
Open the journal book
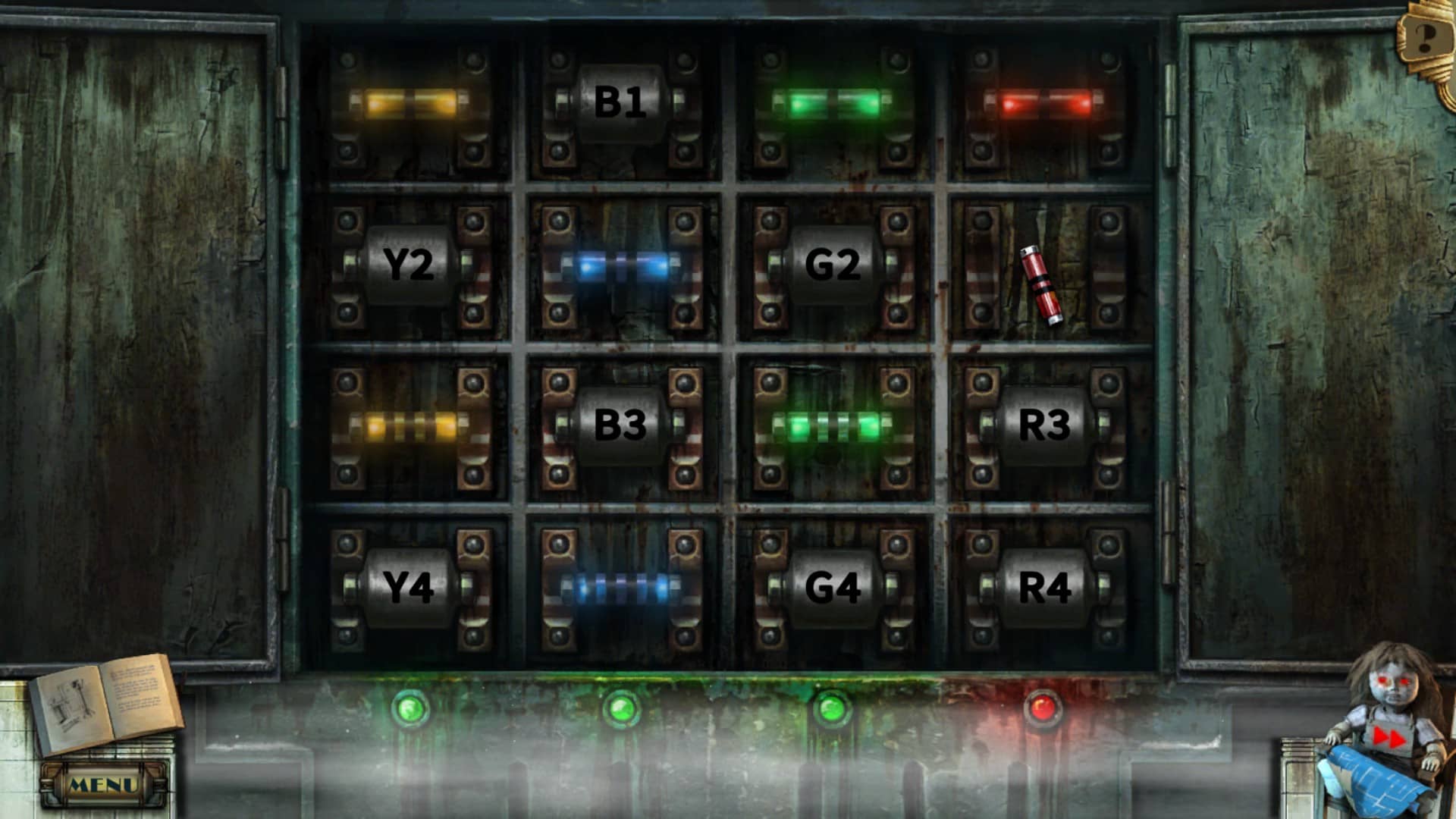tap(106, 704)
